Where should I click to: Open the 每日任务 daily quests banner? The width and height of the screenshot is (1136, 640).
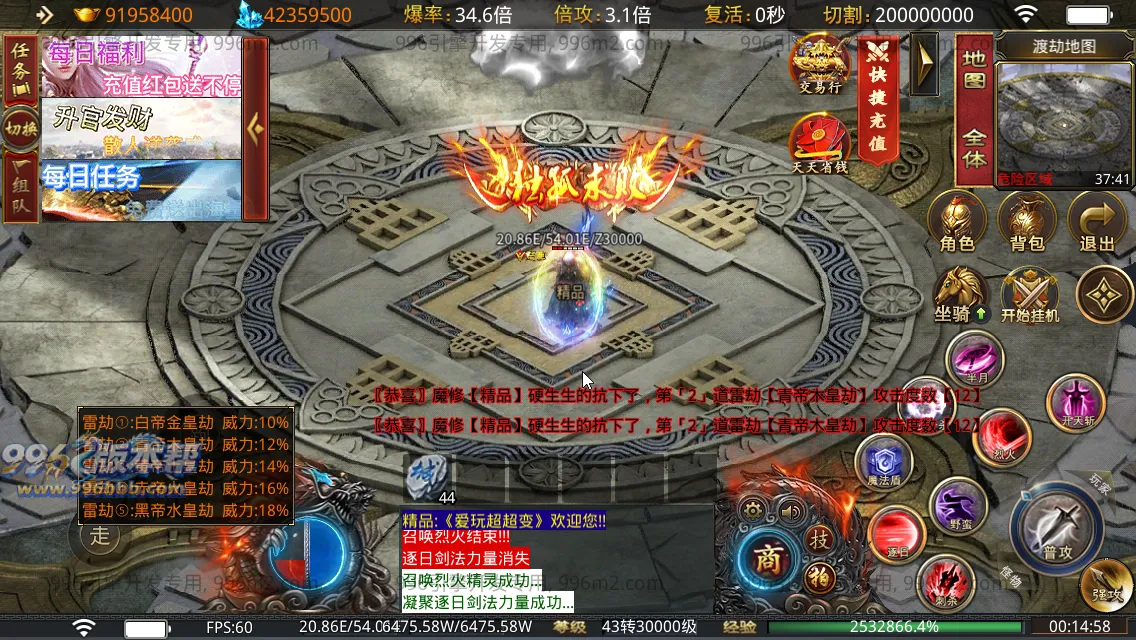(x=141, y=189)
